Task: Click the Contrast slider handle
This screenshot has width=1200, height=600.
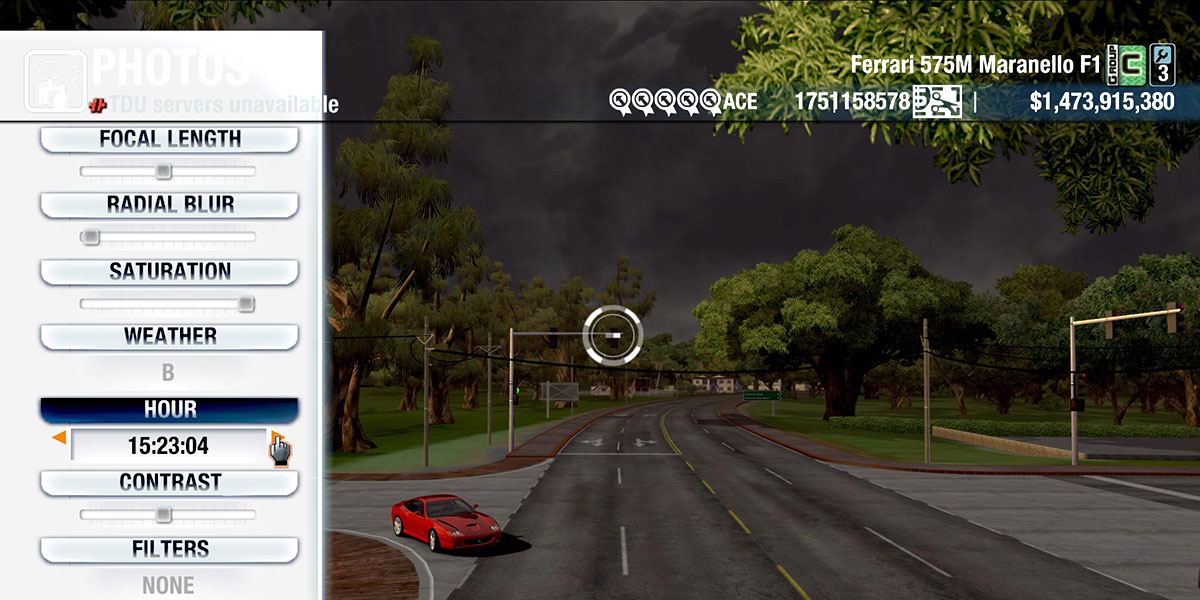Action: tap(163, 515)
